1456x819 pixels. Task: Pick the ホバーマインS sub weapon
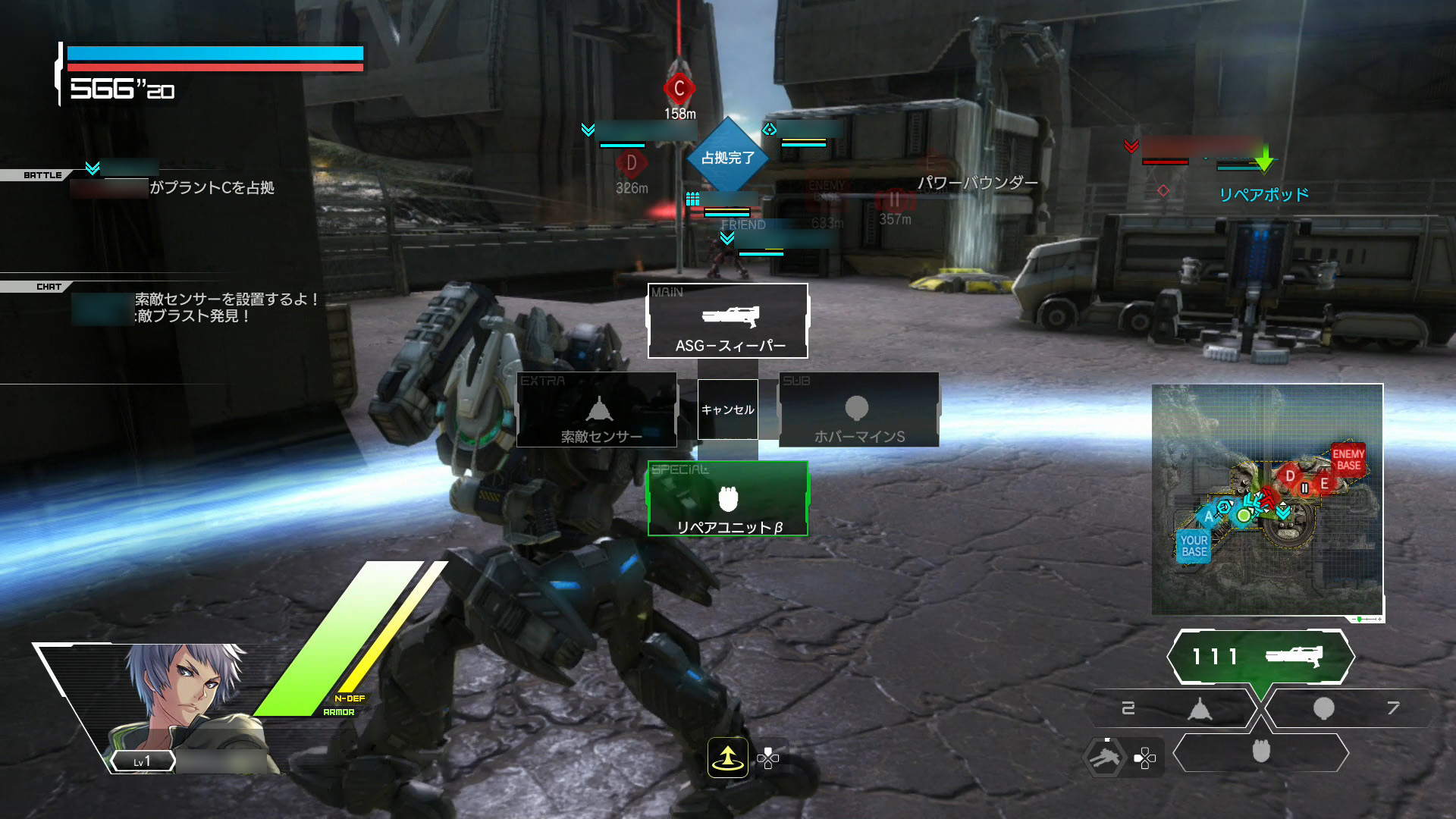[858, 410]
